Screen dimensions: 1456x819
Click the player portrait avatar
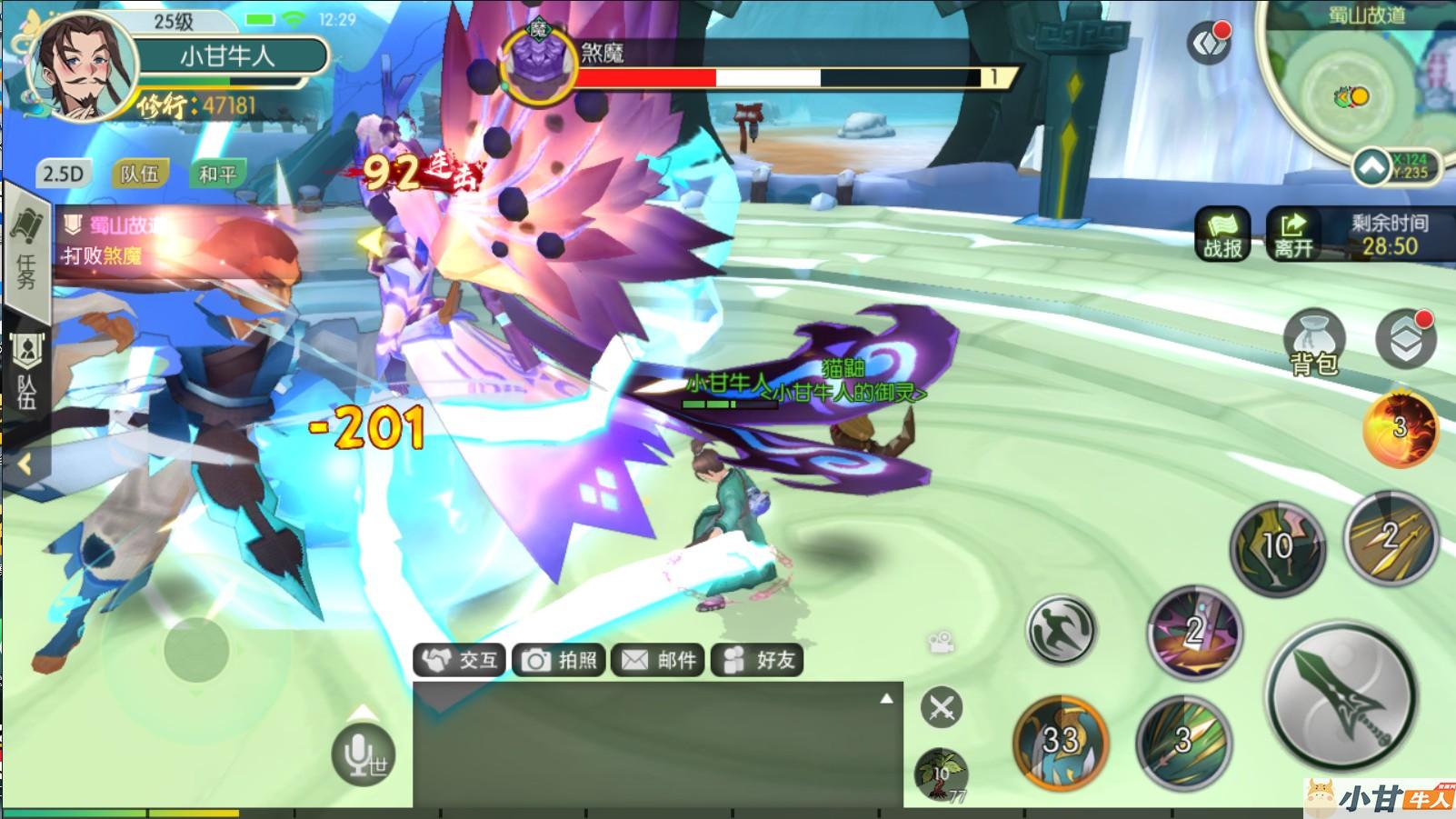coord(80,68)
